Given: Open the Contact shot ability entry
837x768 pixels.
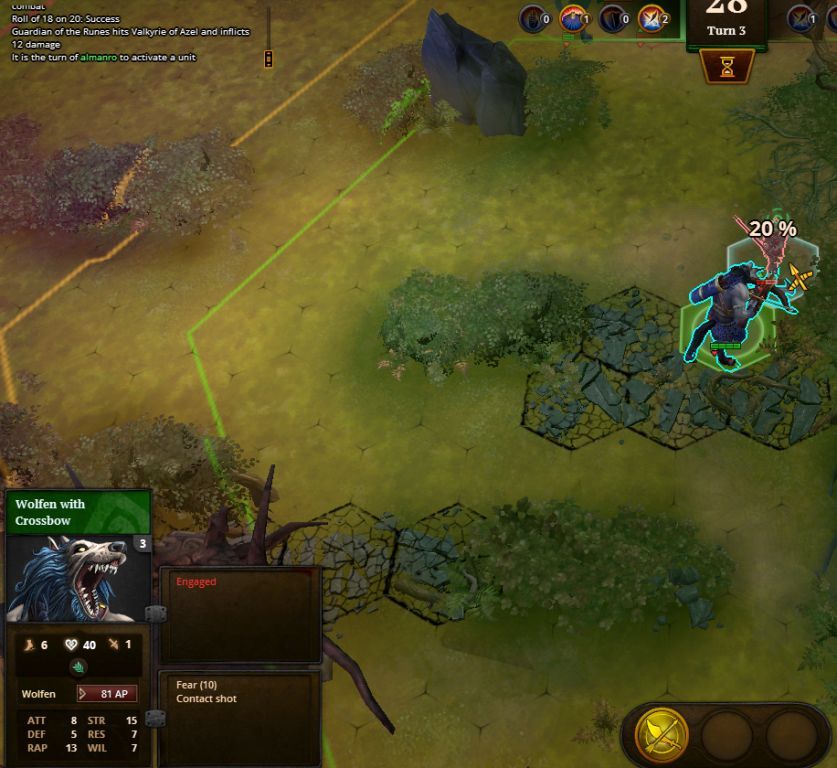Looking at the screenshot, I should pyautogui.click(x=206, y=699).
